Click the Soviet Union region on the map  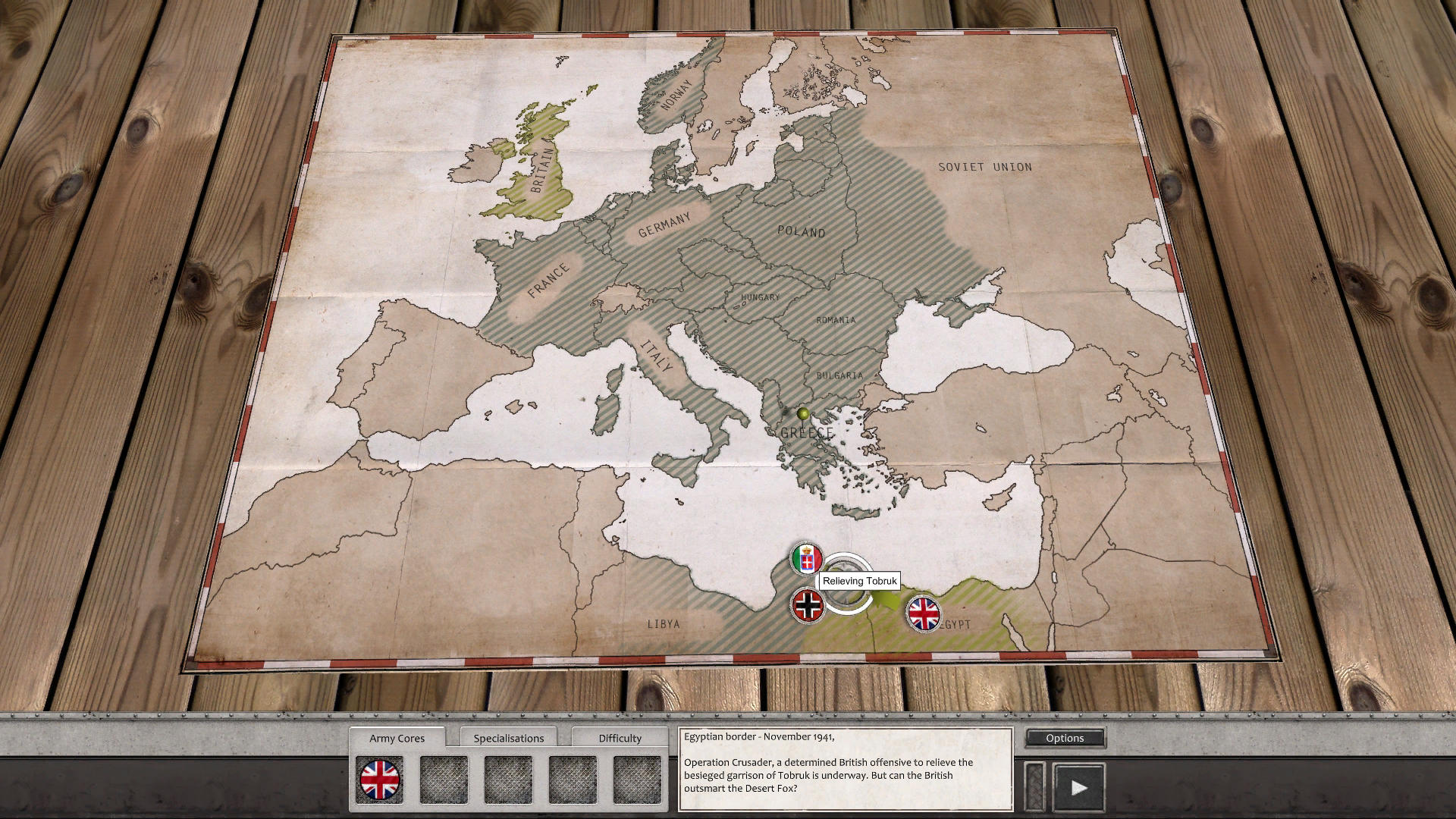coord(984,167)
